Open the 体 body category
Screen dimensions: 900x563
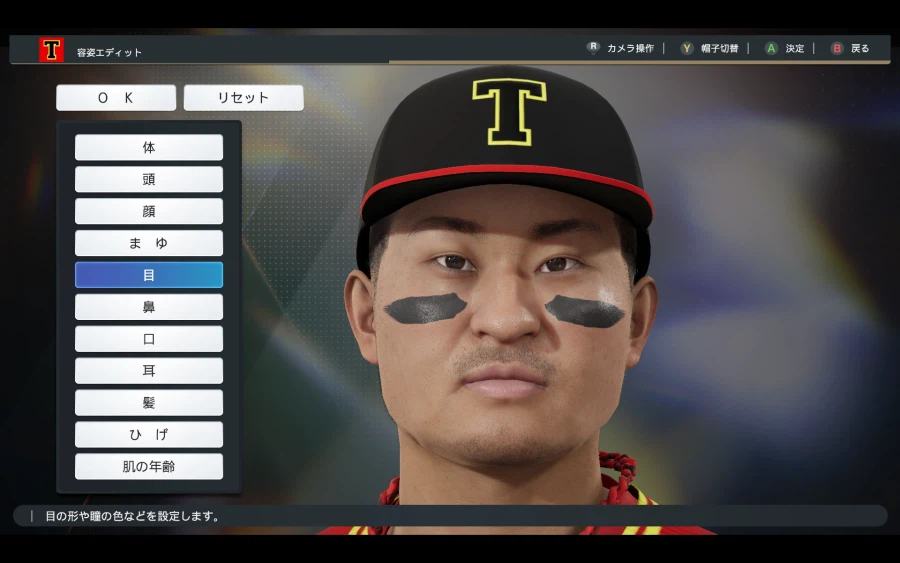[149, 148]
